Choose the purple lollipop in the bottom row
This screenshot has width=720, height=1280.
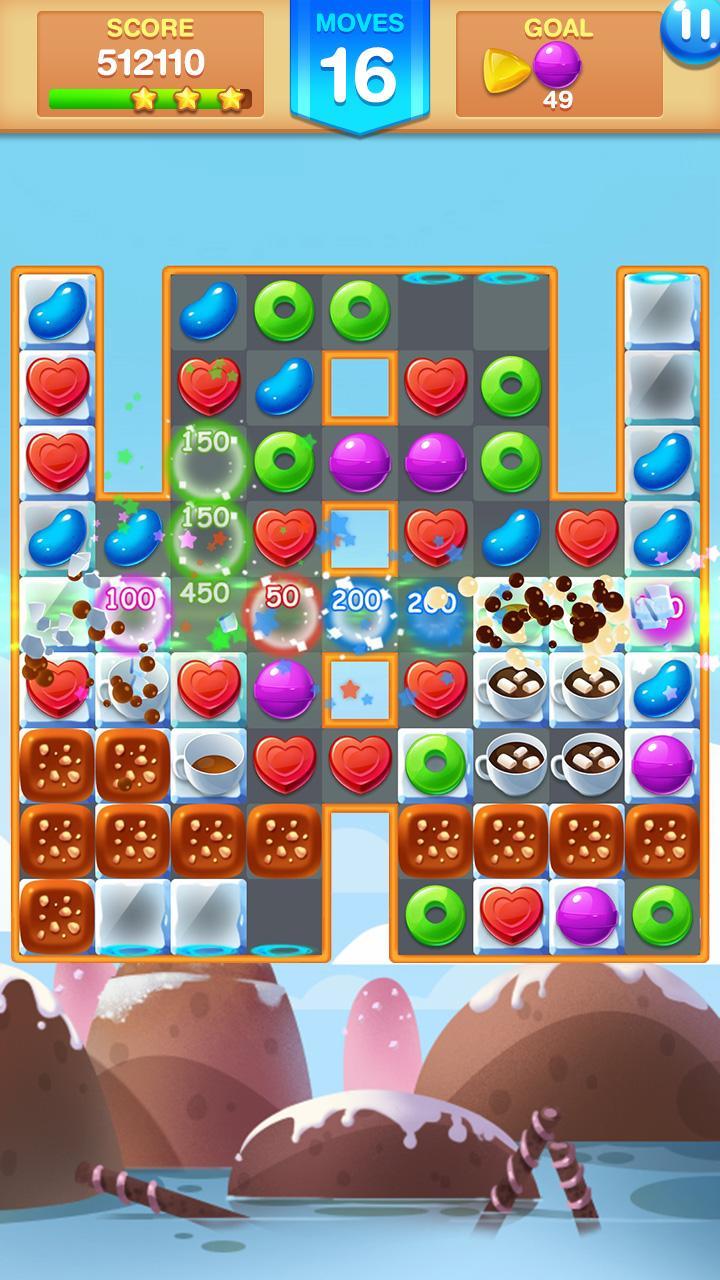pos(587,915)
